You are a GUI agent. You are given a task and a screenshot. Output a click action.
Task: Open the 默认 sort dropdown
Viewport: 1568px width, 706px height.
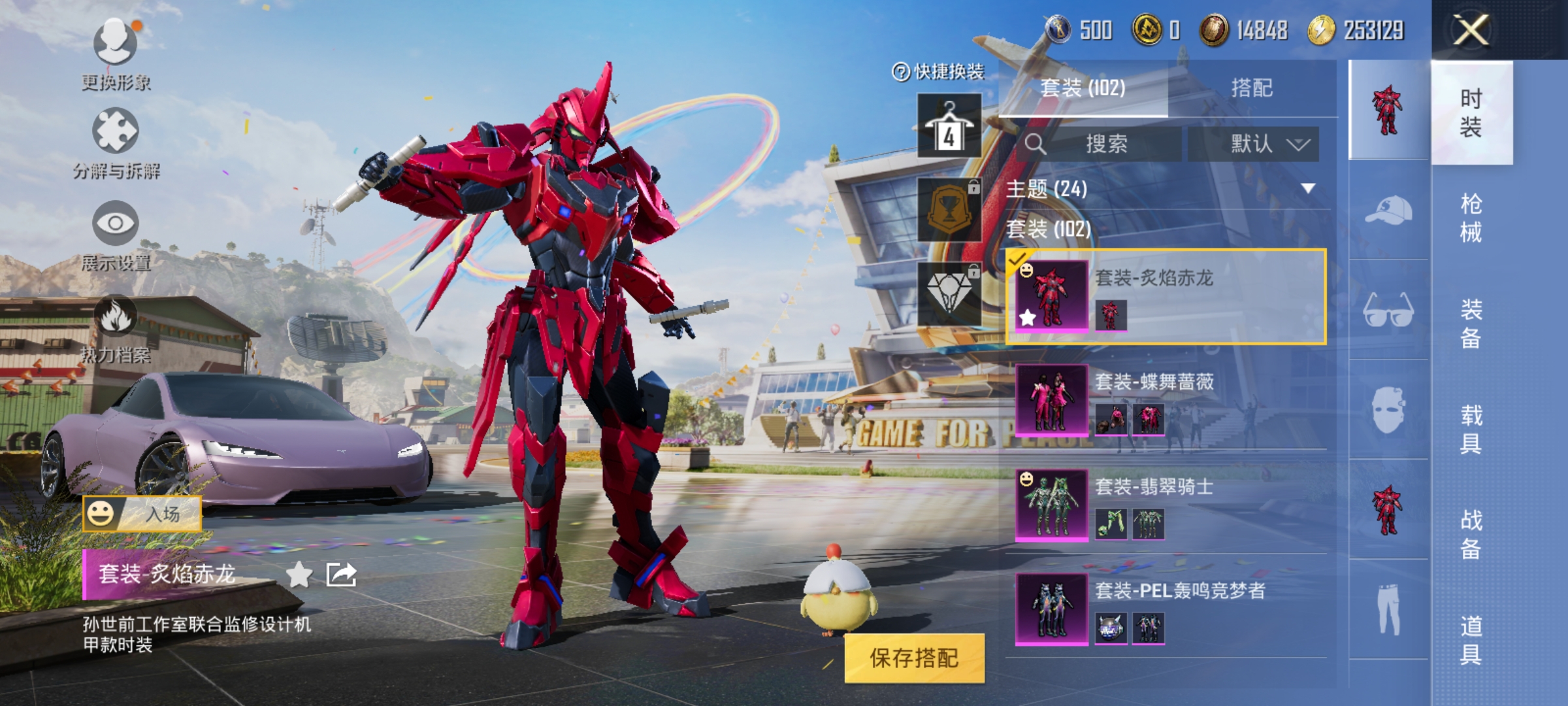coord(1253,144)
